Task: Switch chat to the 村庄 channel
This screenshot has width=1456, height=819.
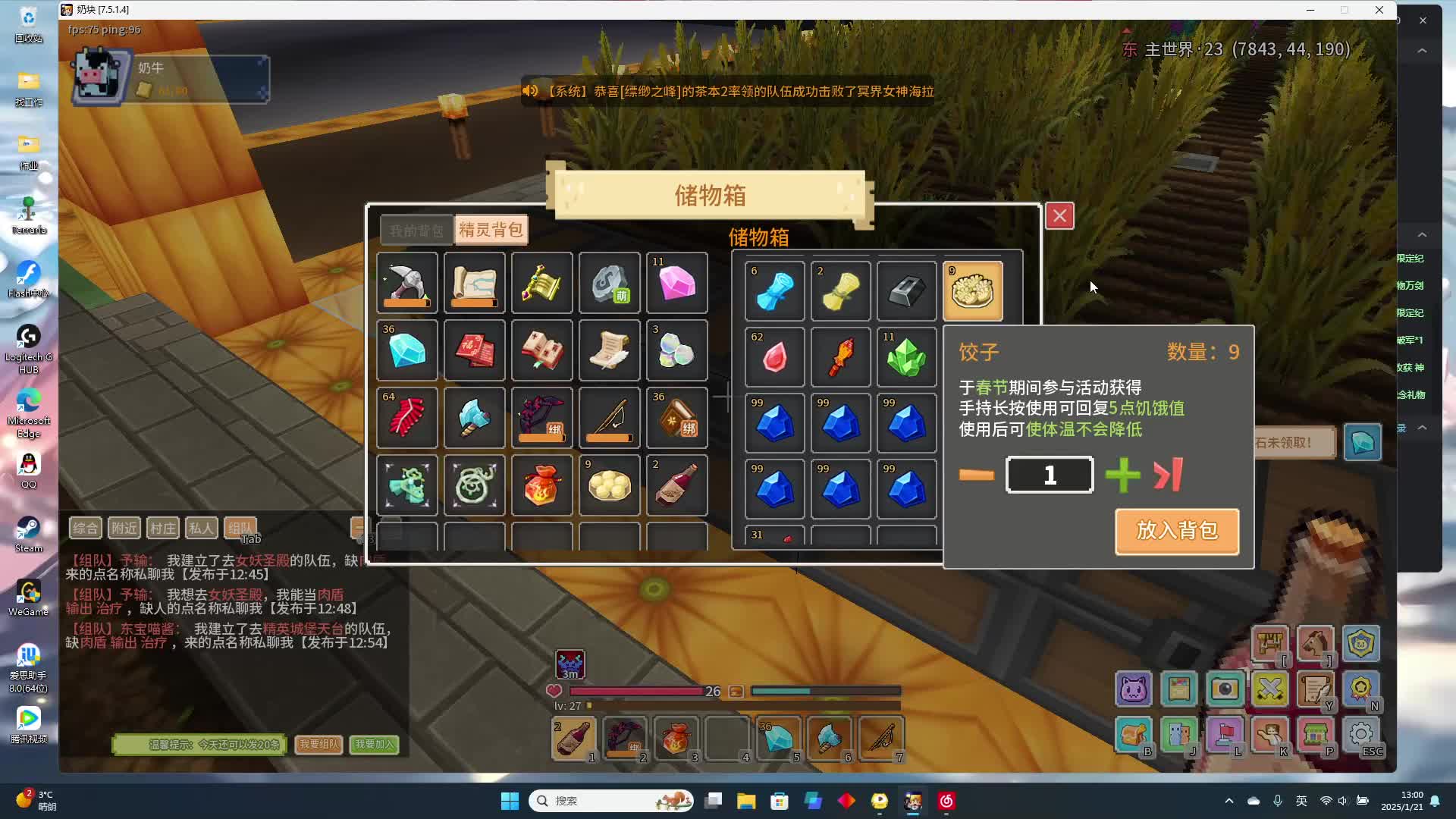Action: (162, 528)
